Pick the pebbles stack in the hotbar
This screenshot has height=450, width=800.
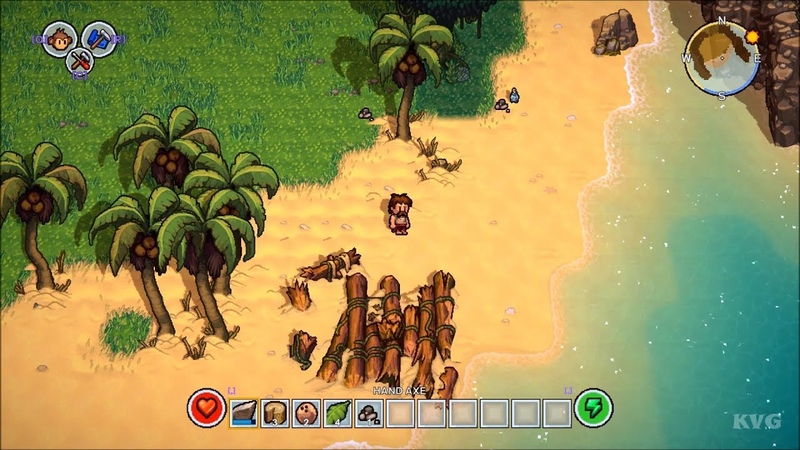[369, 412]
